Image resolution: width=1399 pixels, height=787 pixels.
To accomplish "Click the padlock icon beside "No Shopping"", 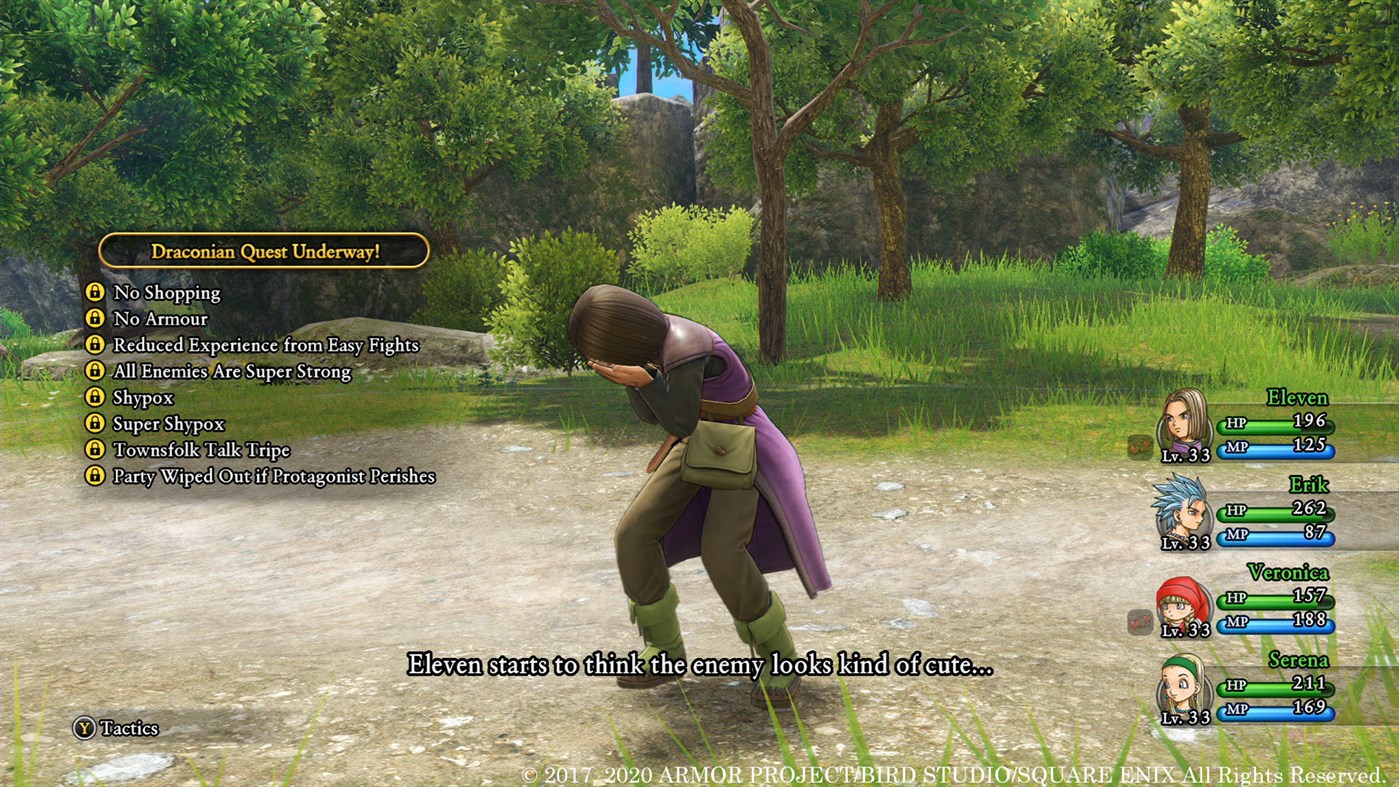I will click(x=97, y=293).
